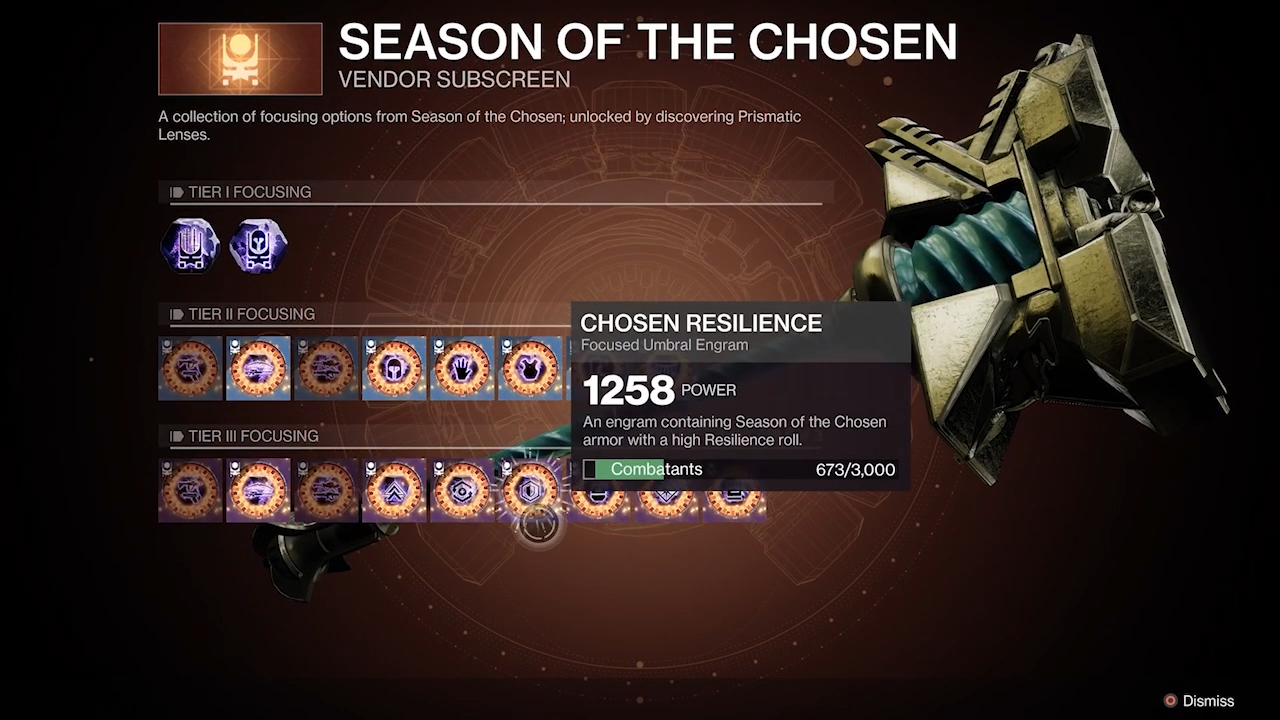This screenshot has height=720, width=1280.
Task: Select the Tier II helmet focusing engram
Action: click(394, 368)
